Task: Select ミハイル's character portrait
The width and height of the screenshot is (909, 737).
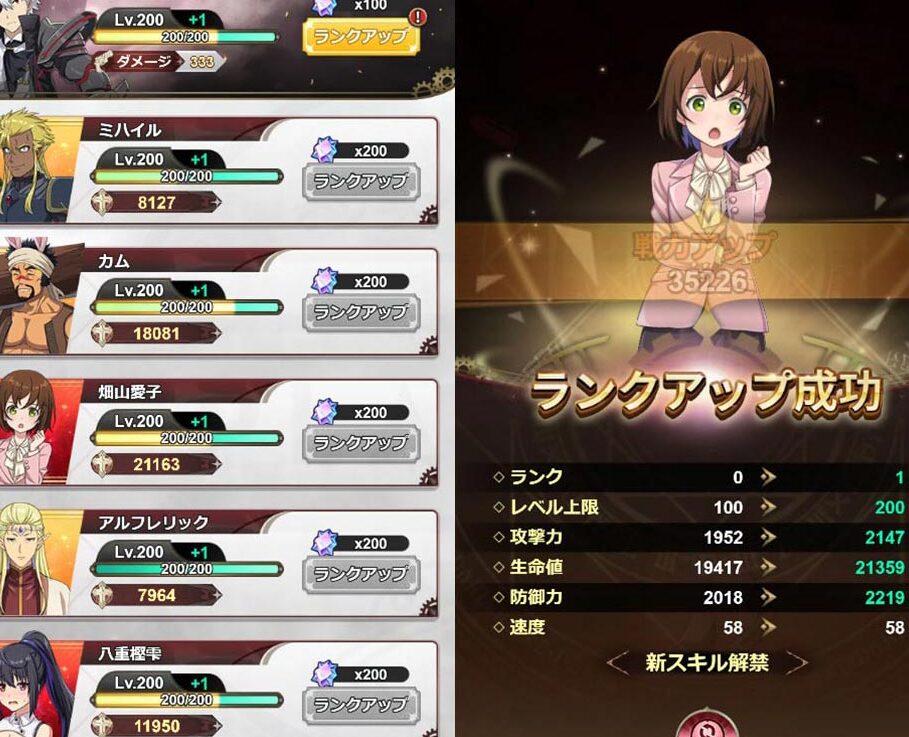Action: (x=38, y=168)
